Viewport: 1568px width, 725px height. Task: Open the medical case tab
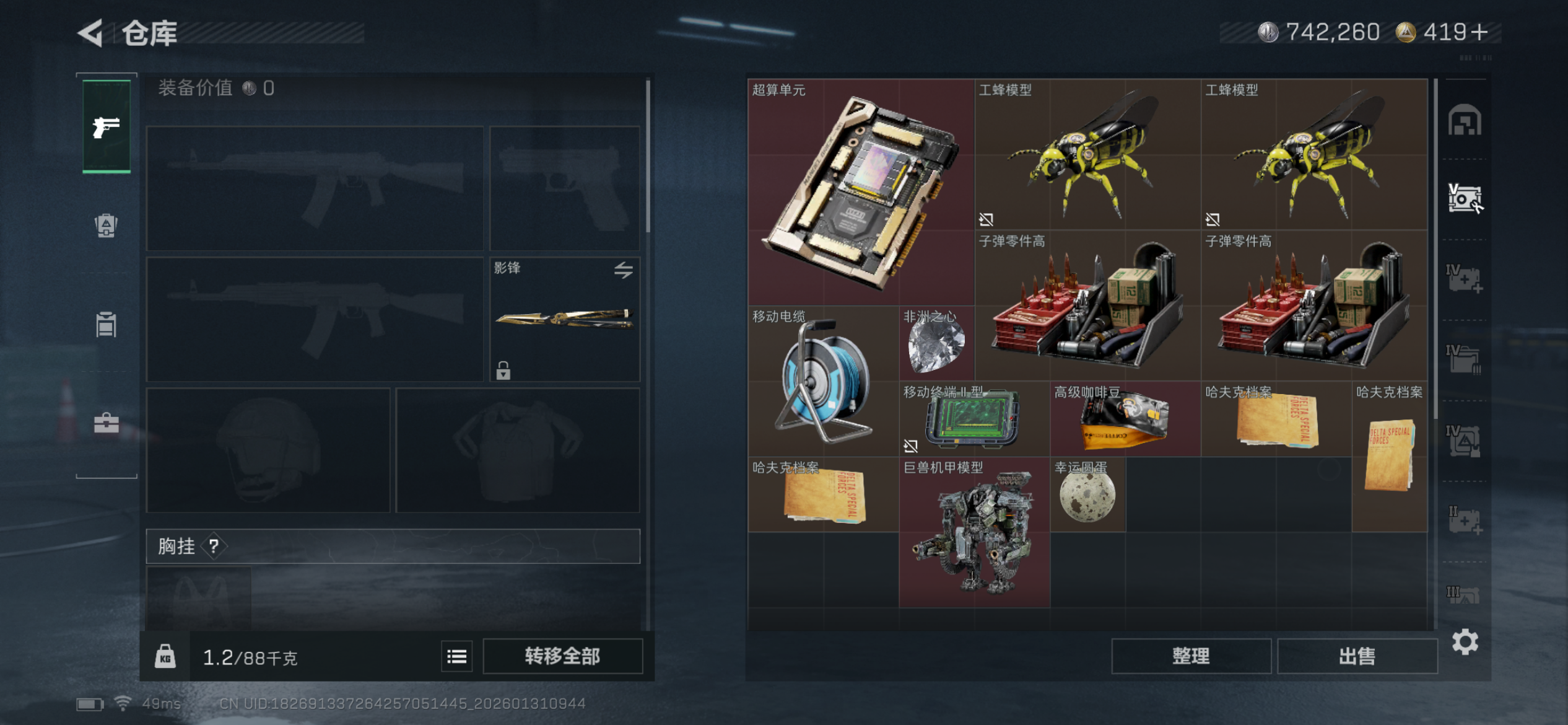(107, 424)
